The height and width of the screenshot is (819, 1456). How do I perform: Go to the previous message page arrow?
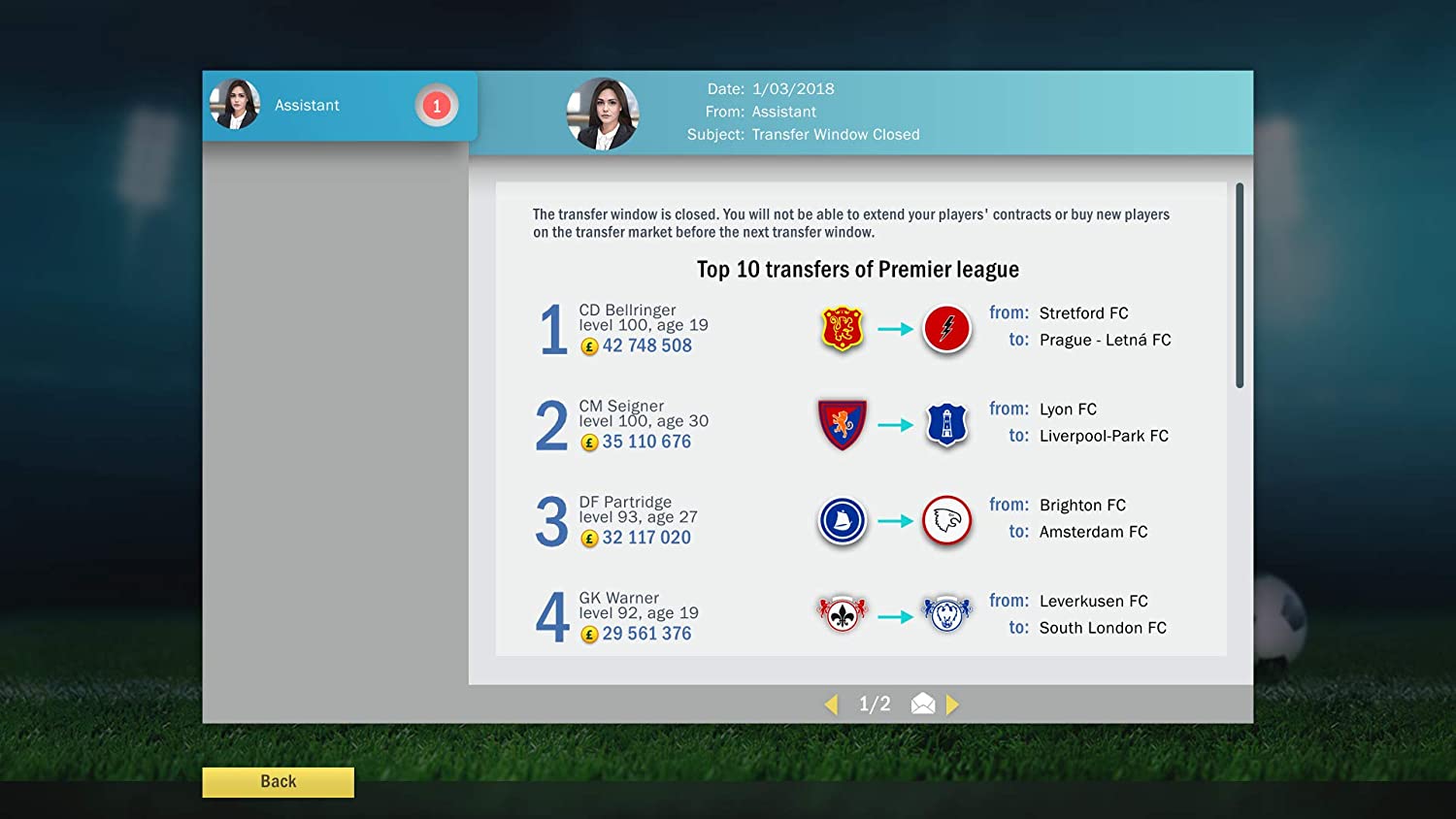(x=831, y=704)
